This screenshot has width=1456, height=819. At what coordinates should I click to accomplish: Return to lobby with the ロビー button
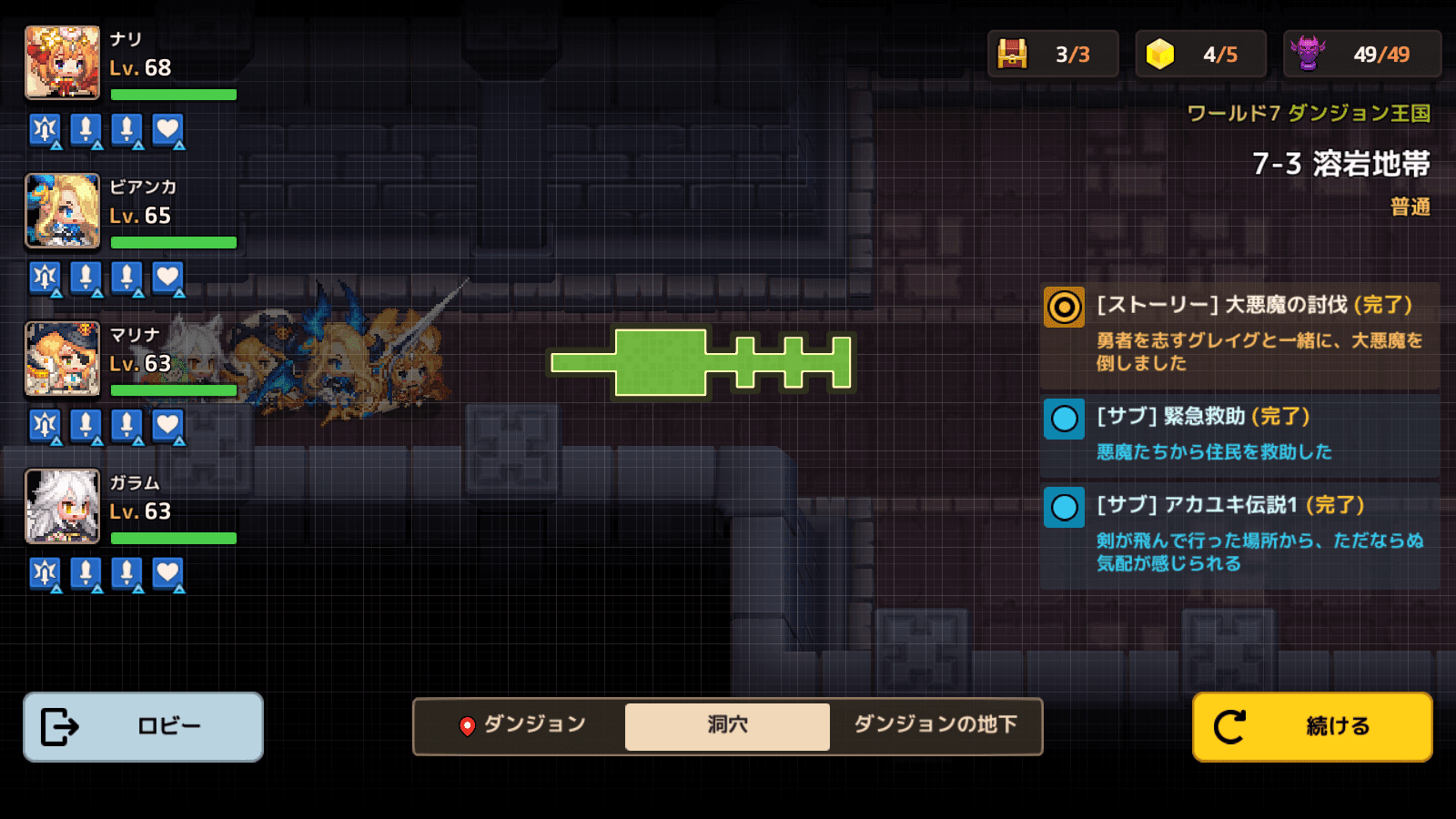click(x=143, y=726)
